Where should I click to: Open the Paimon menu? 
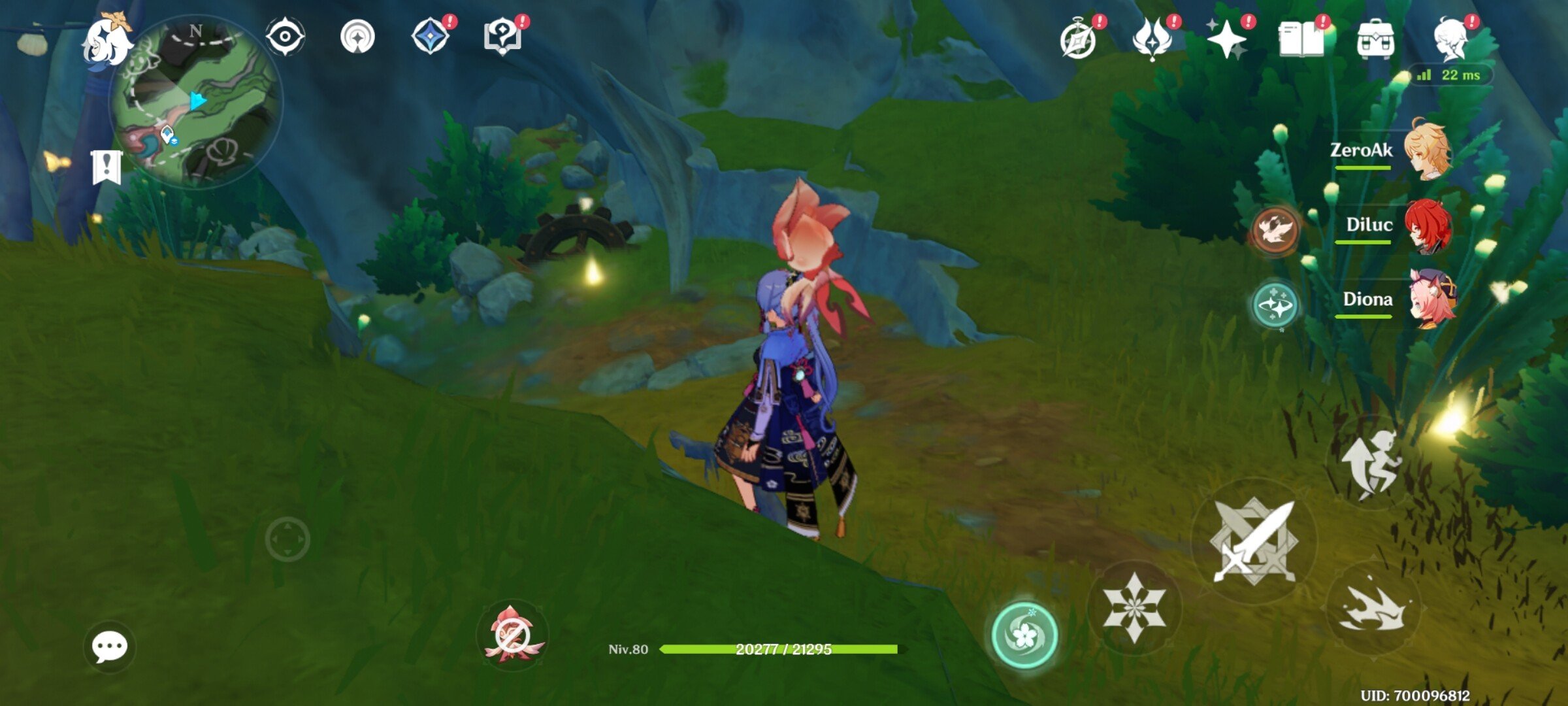tap(106, 42)
